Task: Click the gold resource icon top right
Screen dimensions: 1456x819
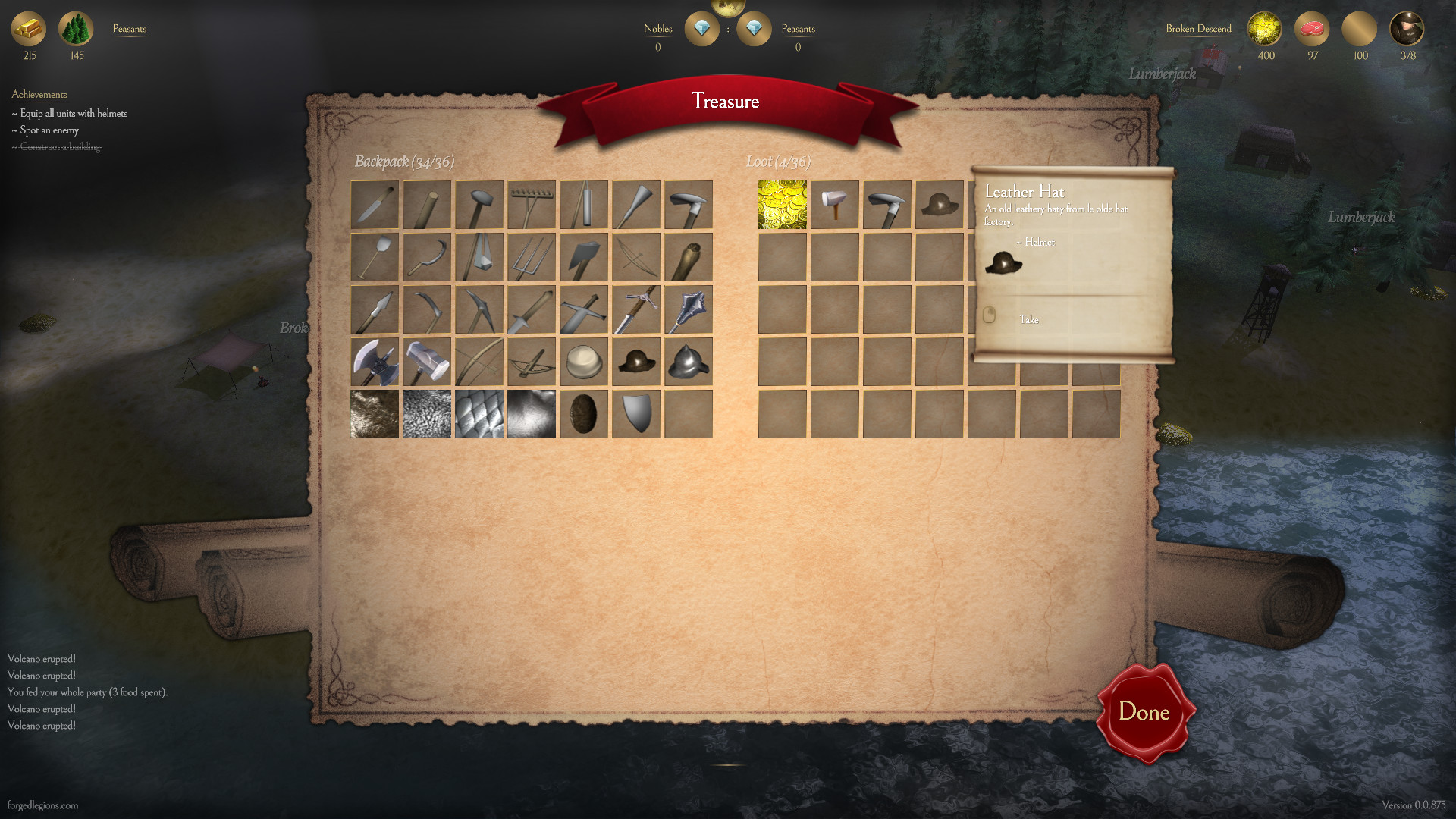Action: click(1264, 30)
